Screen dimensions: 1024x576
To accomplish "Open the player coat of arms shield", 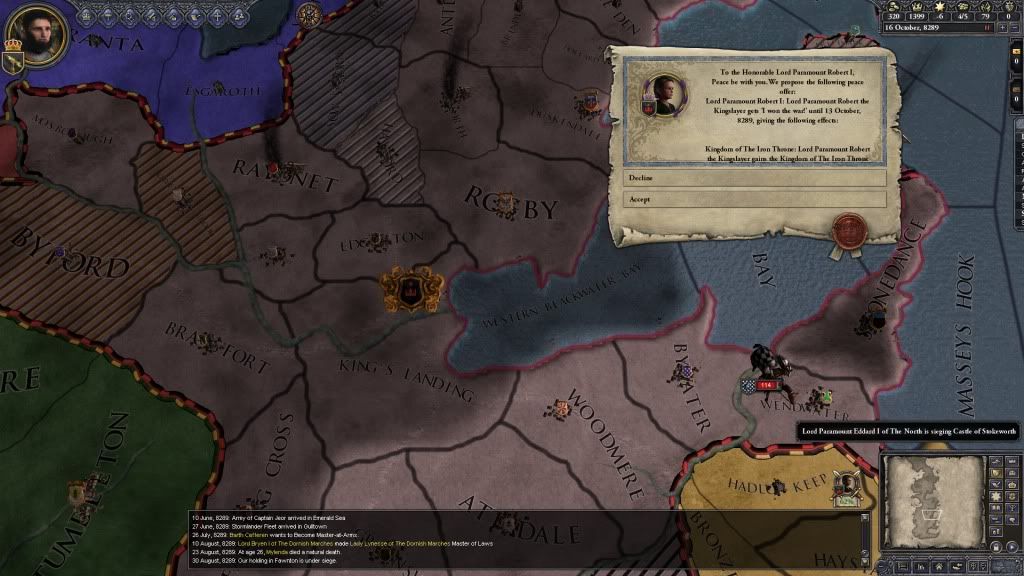I will tap(14, 61).
